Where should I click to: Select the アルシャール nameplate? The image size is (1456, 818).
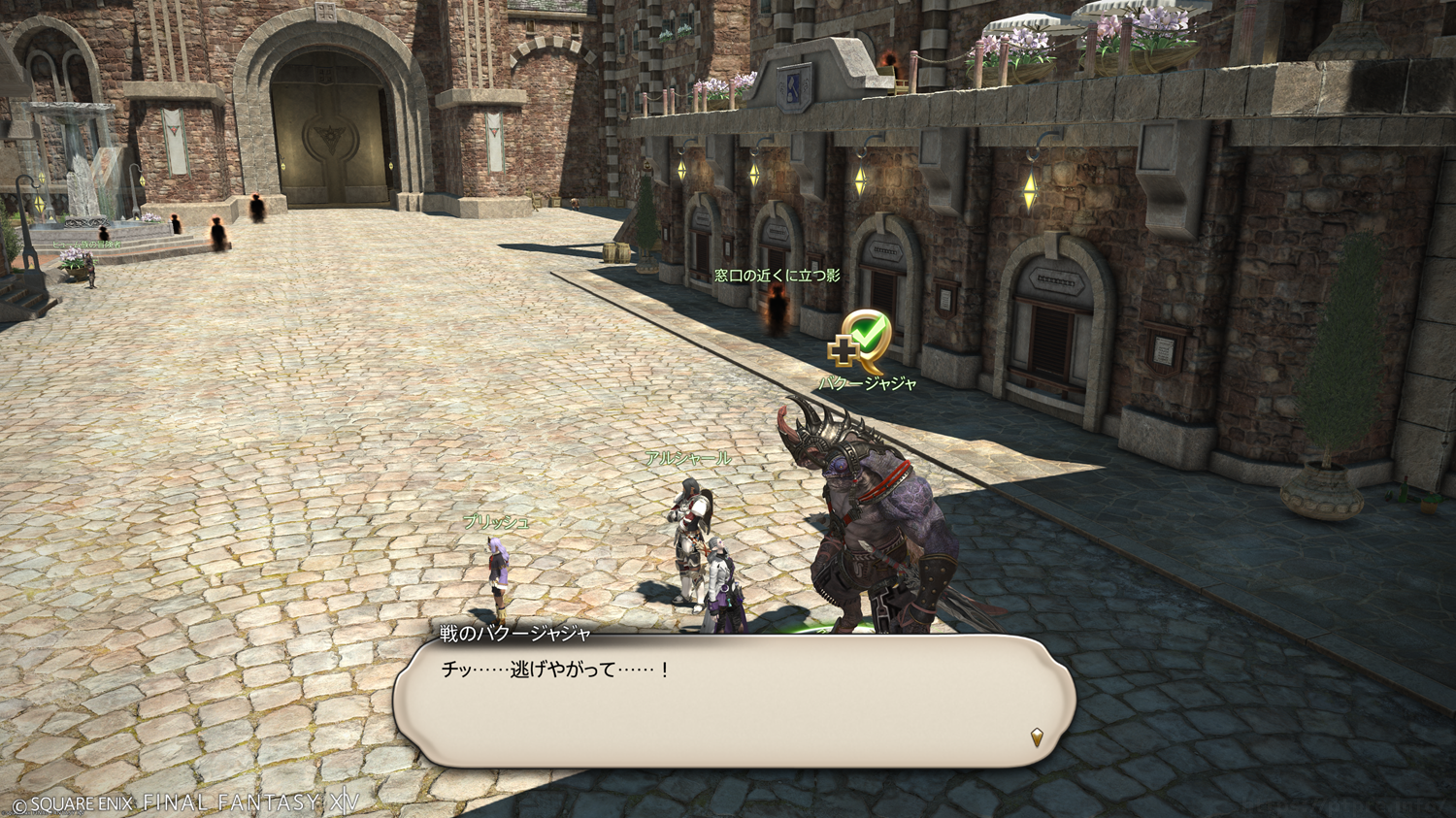[688, 458]
